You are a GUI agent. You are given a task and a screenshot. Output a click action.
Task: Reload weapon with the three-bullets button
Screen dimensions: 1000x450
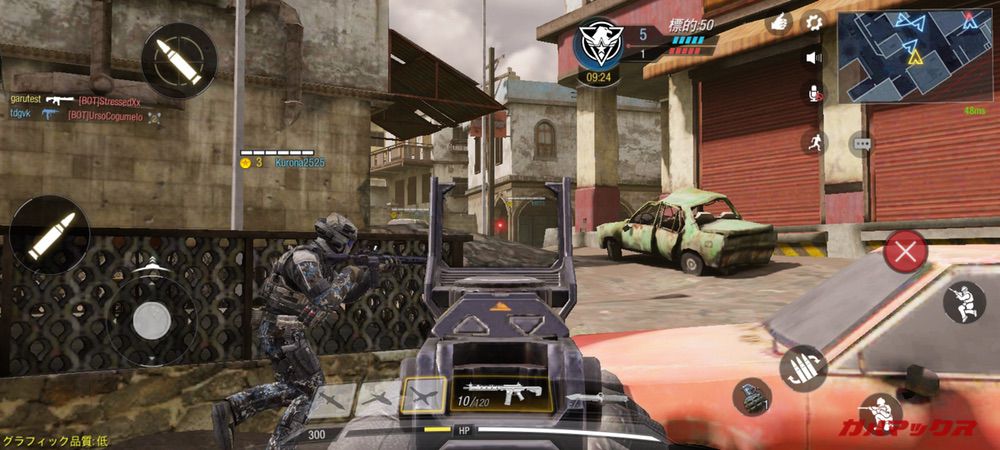pyautogui.click(x=802, y=368)
